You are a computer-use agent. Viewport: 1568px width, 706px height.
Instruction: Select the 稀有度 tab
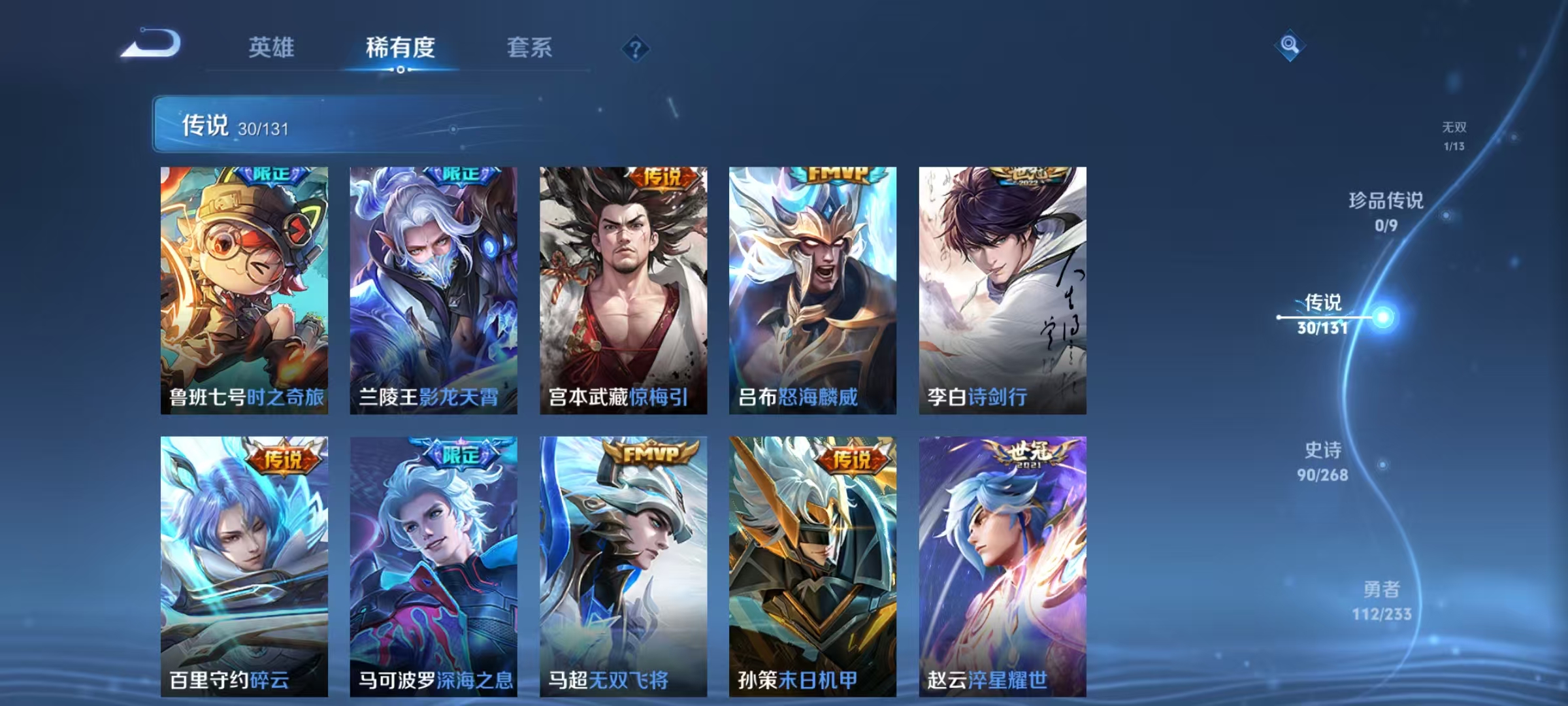(401, 47)
